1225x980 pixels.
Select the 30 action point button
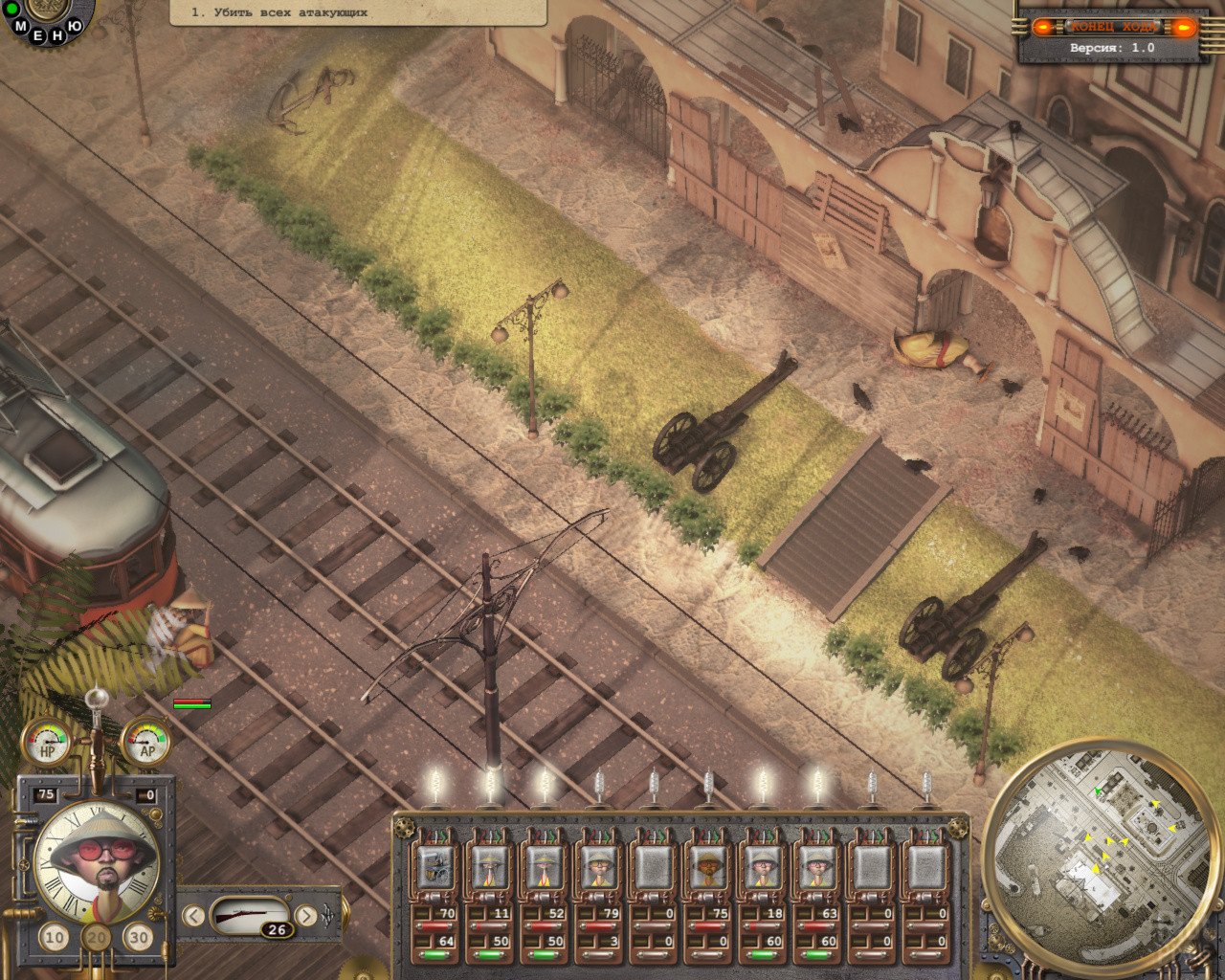139,938
